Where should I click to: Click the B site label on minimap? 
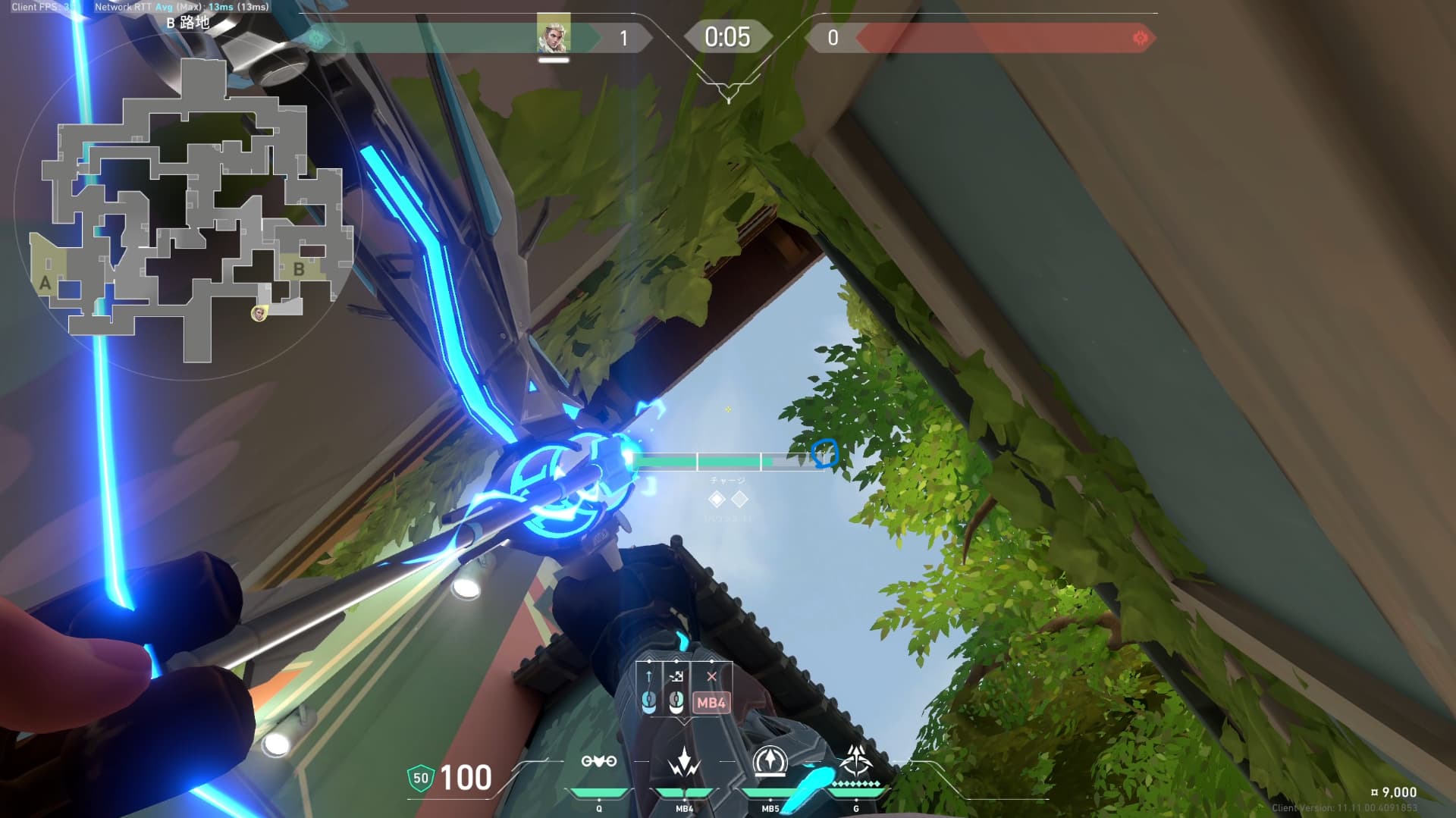click(299, 269)
